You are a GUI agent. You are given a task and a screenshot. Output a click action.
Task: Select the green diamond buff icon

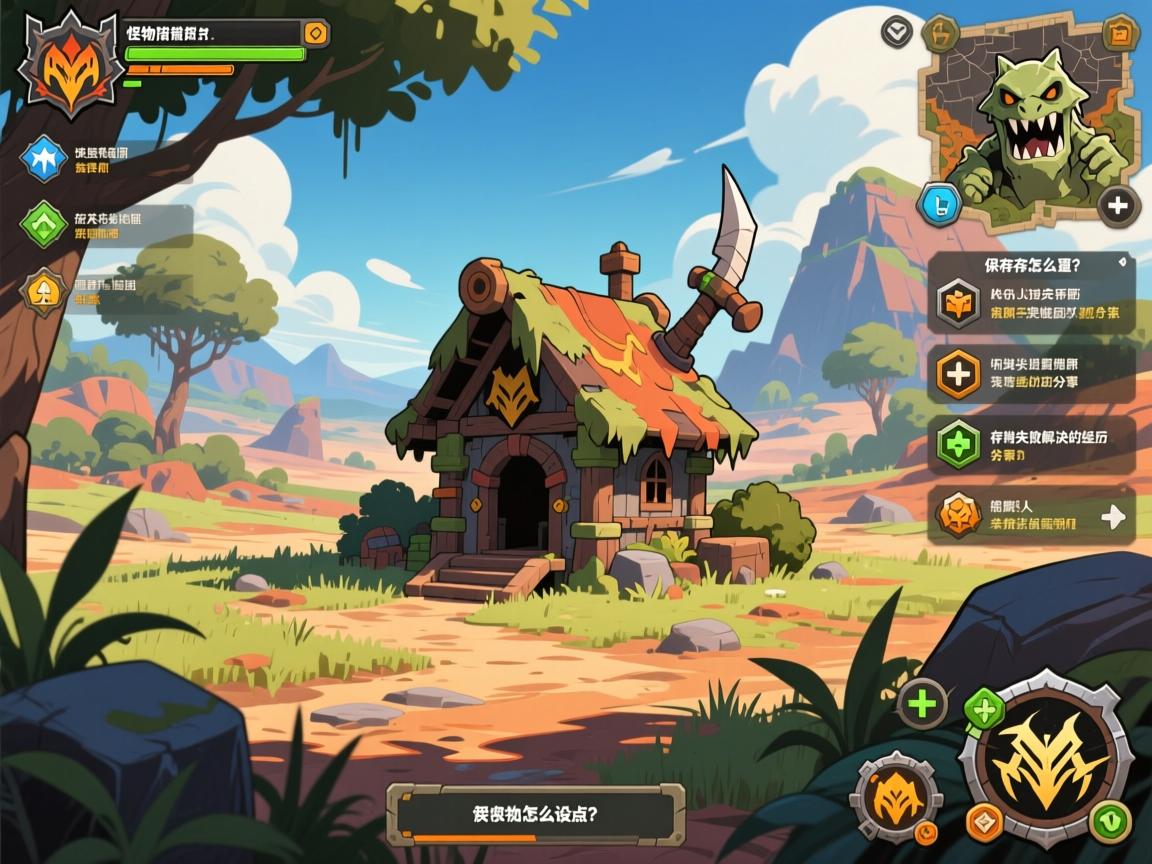click(44, 224)
